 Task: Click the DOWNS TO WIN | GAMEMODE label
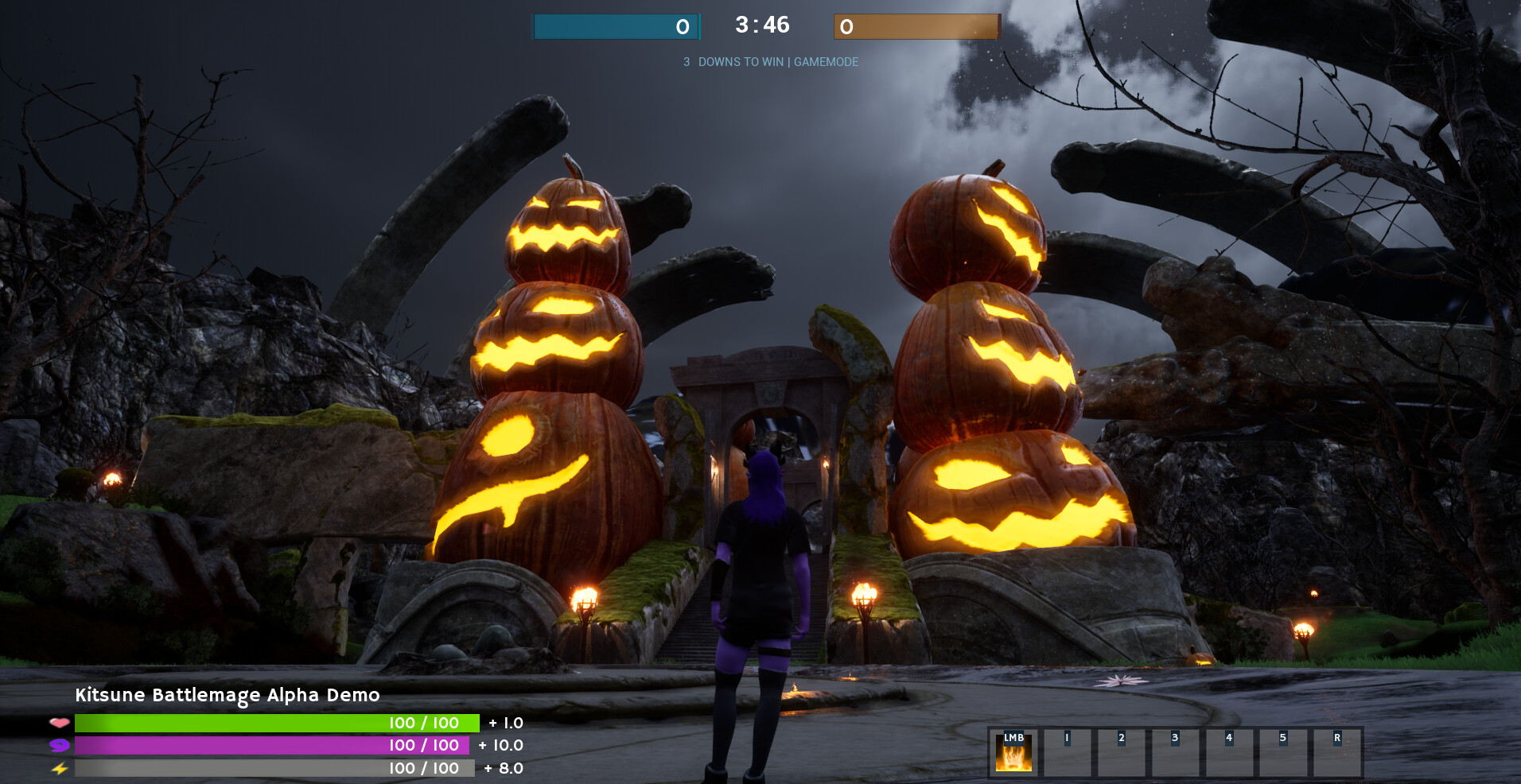770,61
